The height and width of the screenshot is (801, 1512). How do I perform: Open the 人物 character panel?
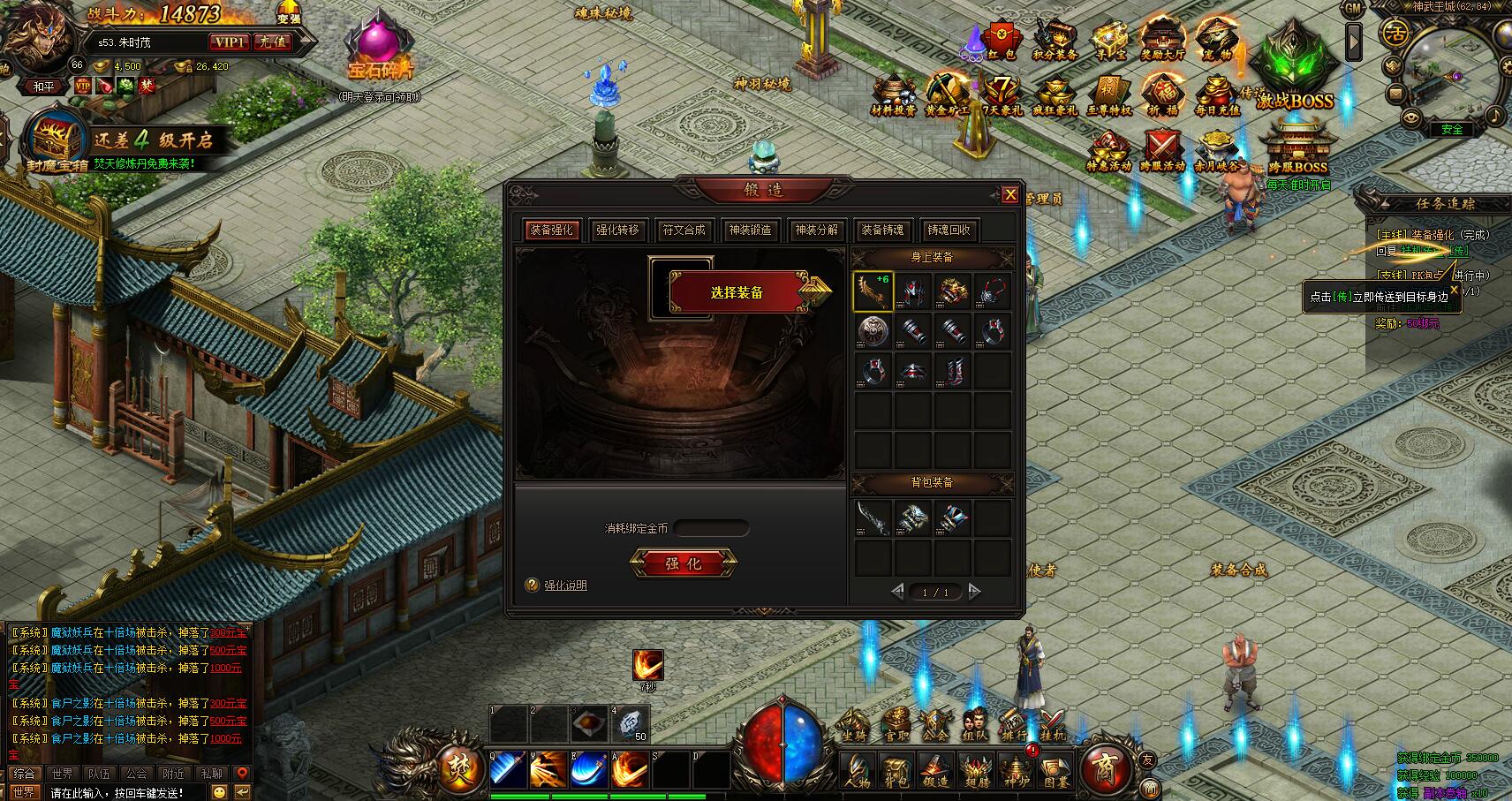tap(857, 772)
